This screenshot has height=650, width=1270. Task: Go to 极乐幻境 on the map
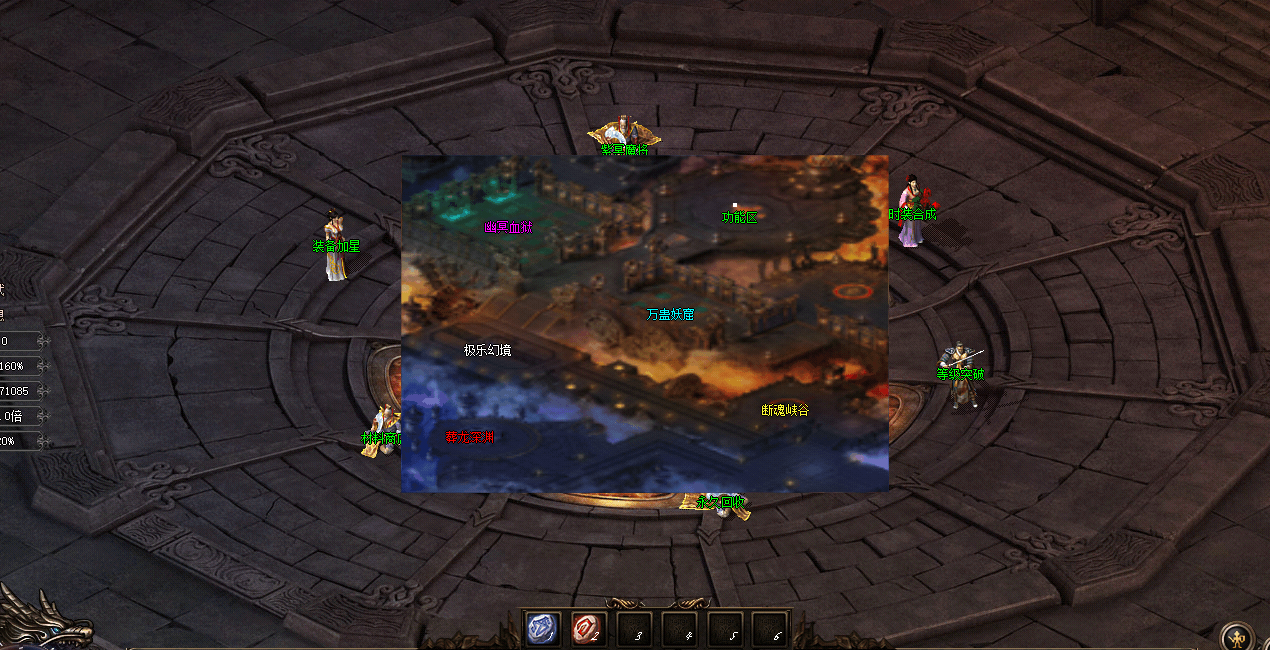point(487,350)
